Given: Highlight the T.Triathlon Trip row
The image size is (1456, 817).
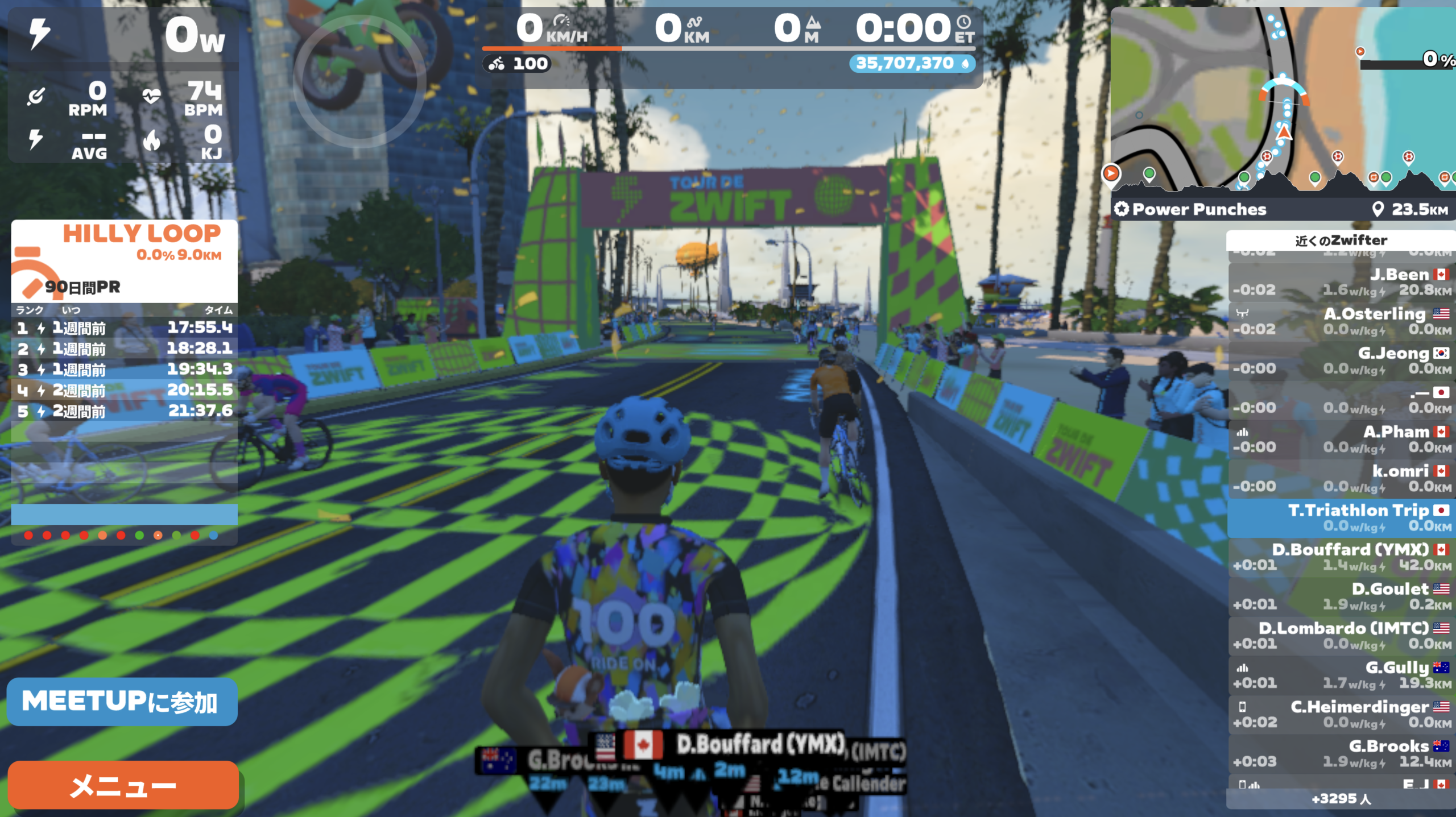Looking at the screenshot, I should click(x=1341, y=518).
